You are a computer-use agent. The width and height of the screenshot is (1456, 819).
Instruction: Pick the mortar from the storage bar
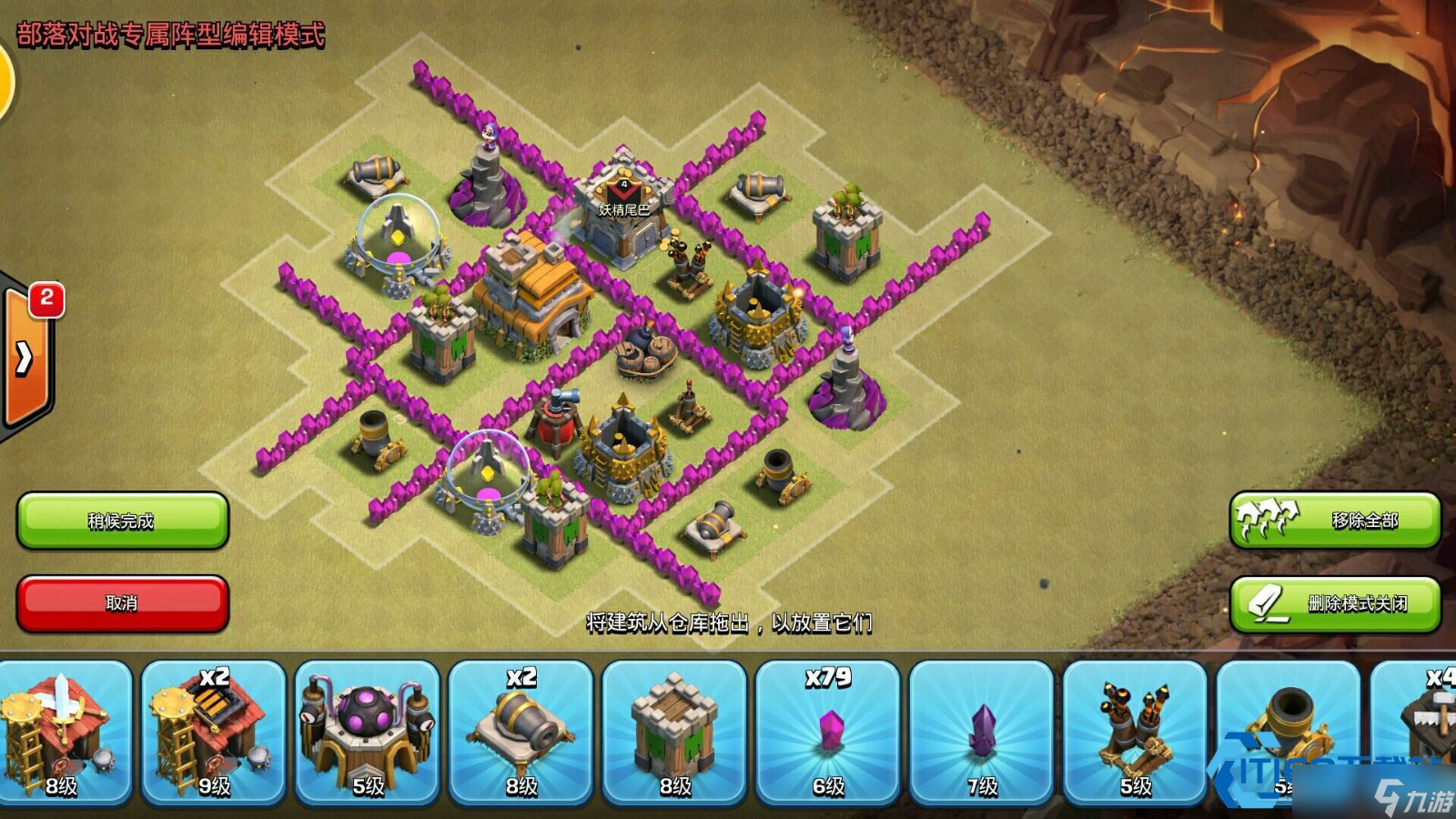tap(1288, 733)
